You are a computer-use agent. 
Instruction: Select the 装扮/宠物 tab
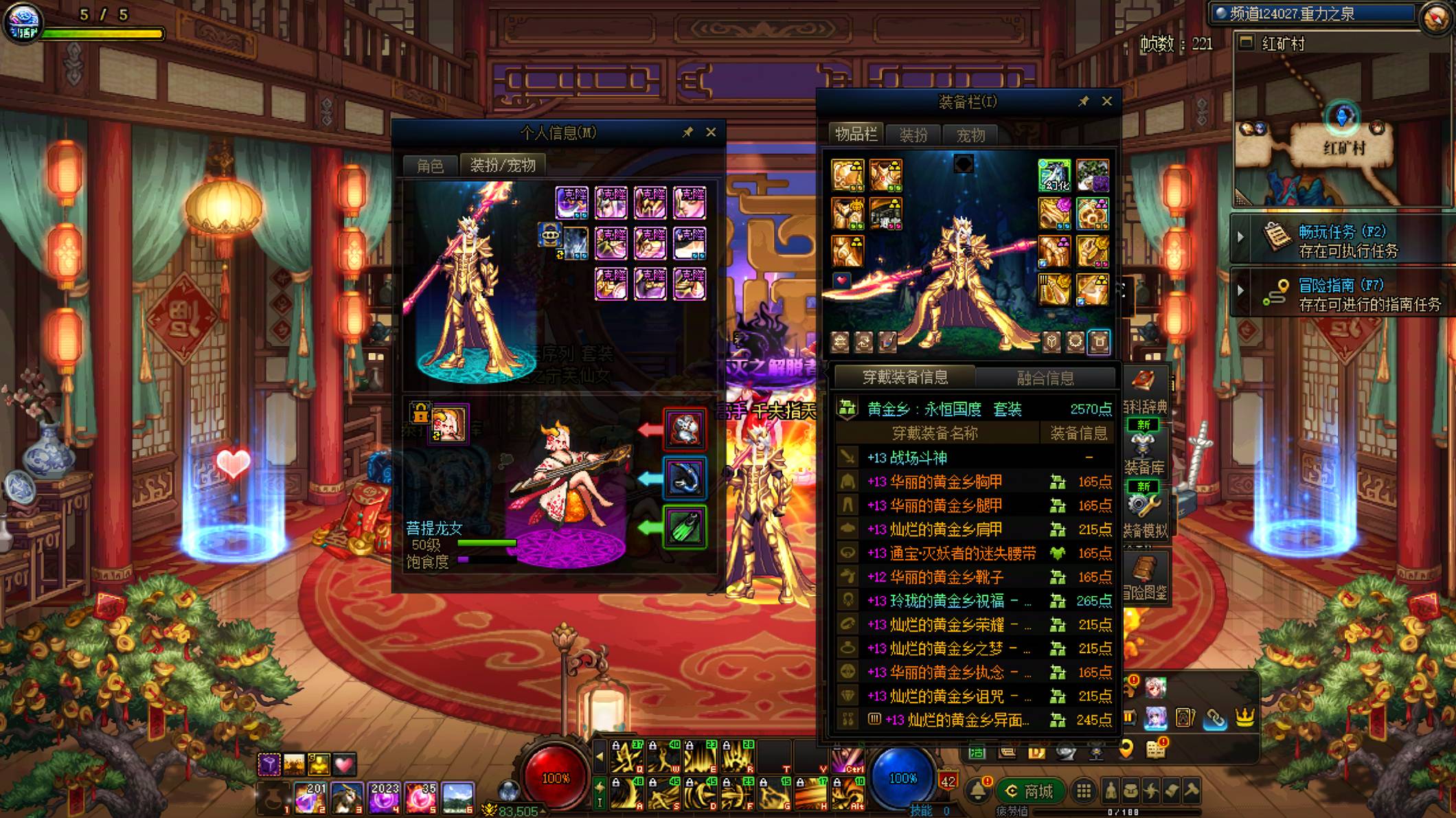(x=503, y=166)
